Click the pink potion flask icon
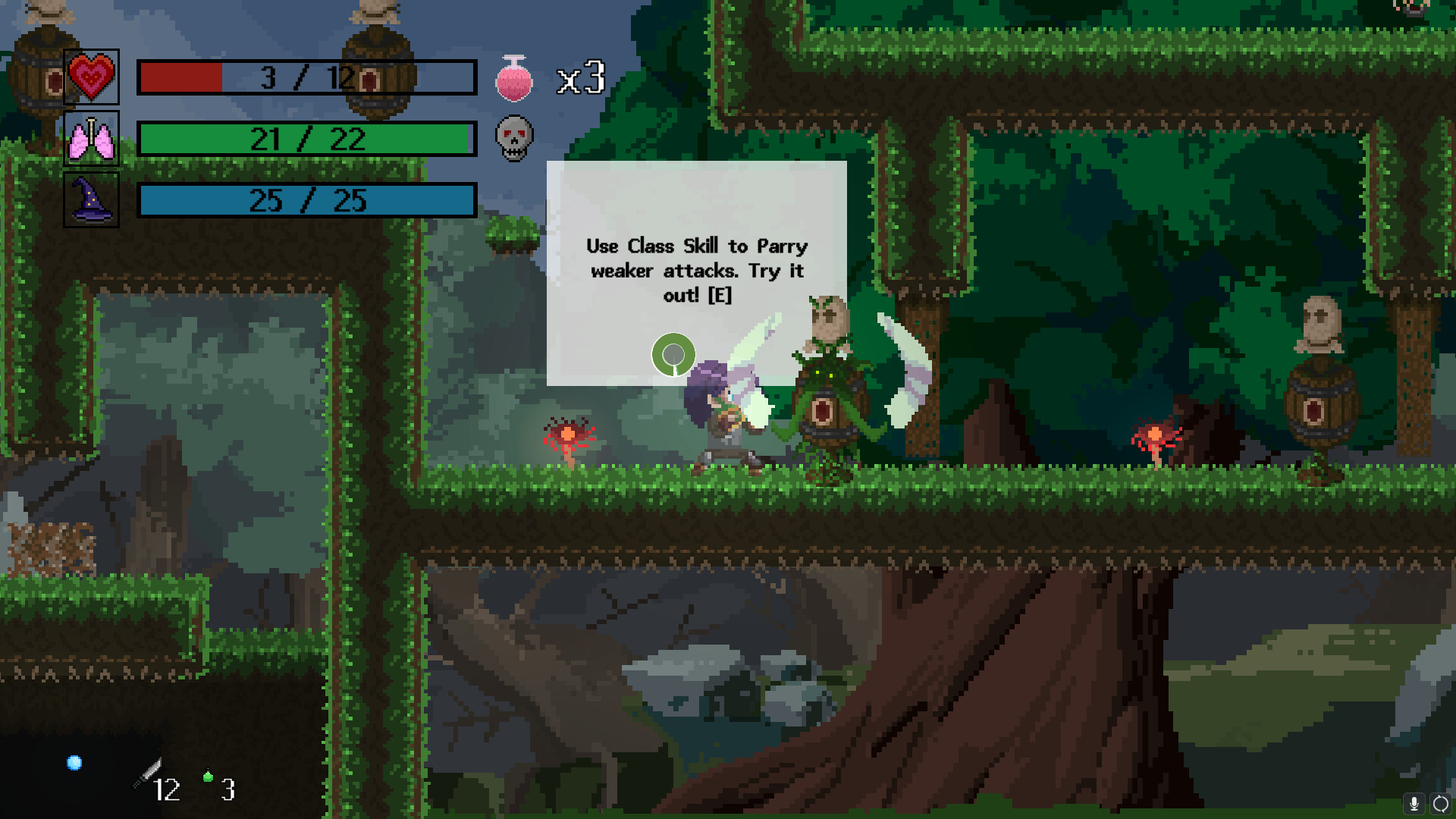 tap(514, 78)
